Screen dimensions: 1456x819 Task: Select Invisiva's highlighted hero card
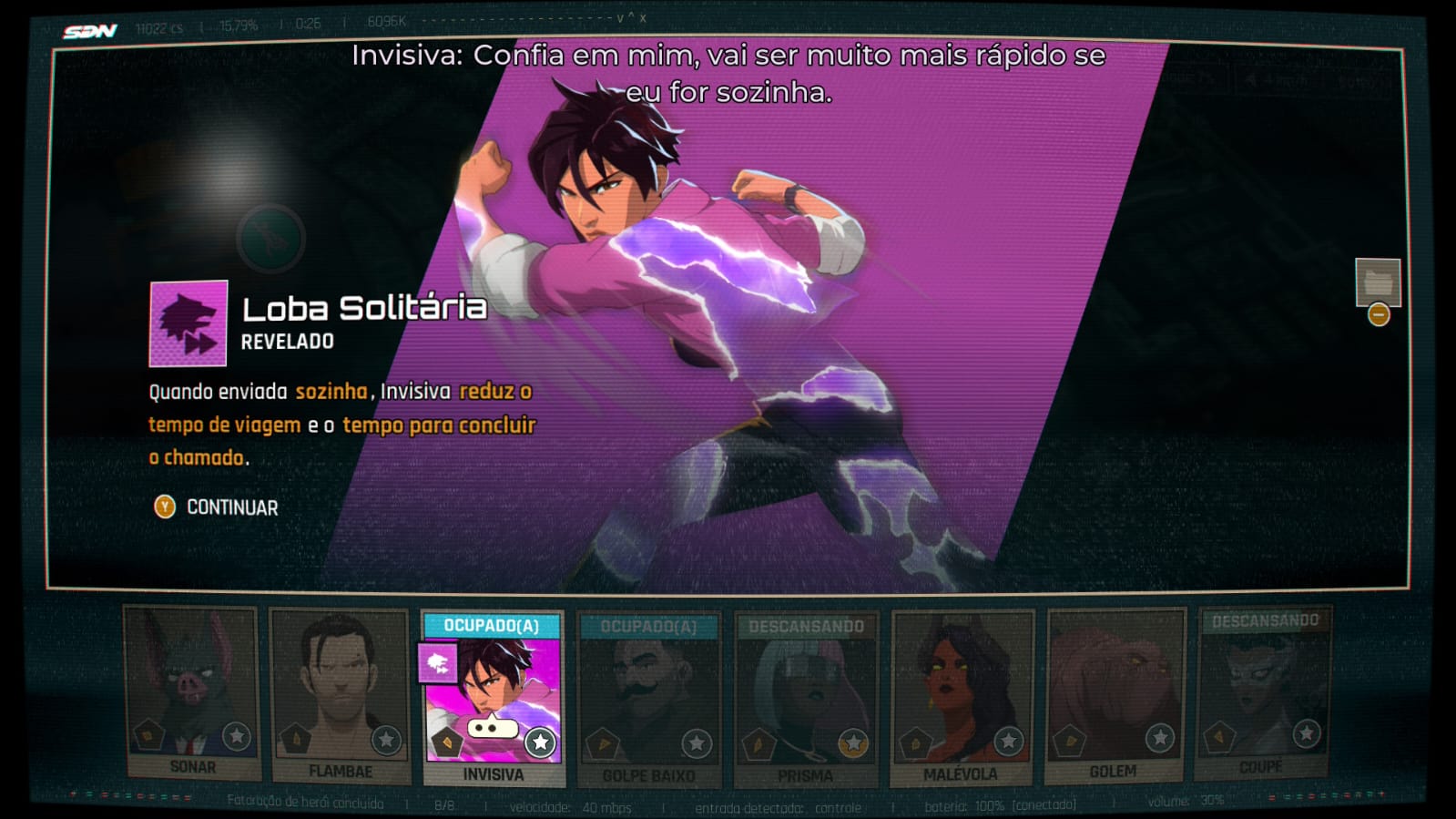coord(493,699)
